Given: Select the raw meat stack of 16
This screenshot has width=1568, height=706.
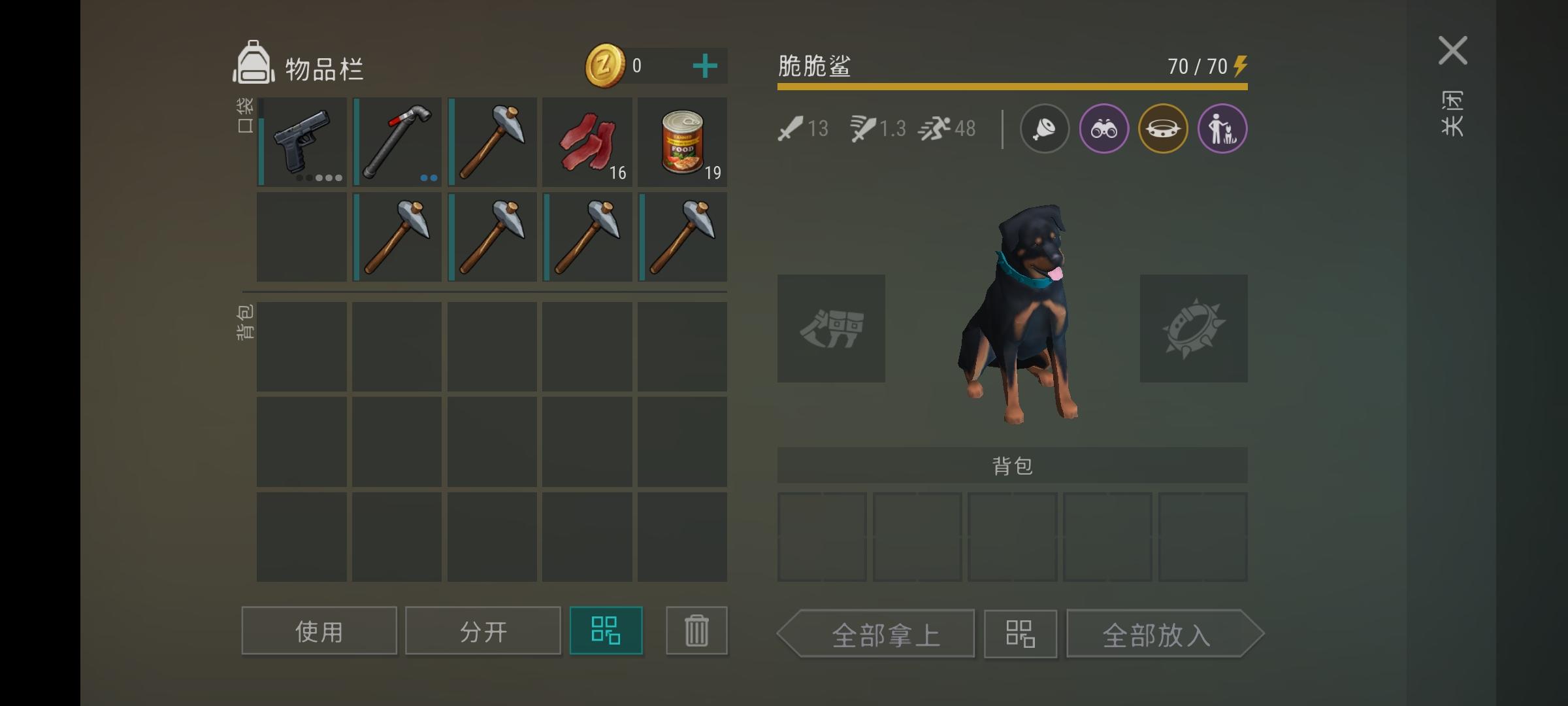Looking at the screenshot, I should coord(587,141).
